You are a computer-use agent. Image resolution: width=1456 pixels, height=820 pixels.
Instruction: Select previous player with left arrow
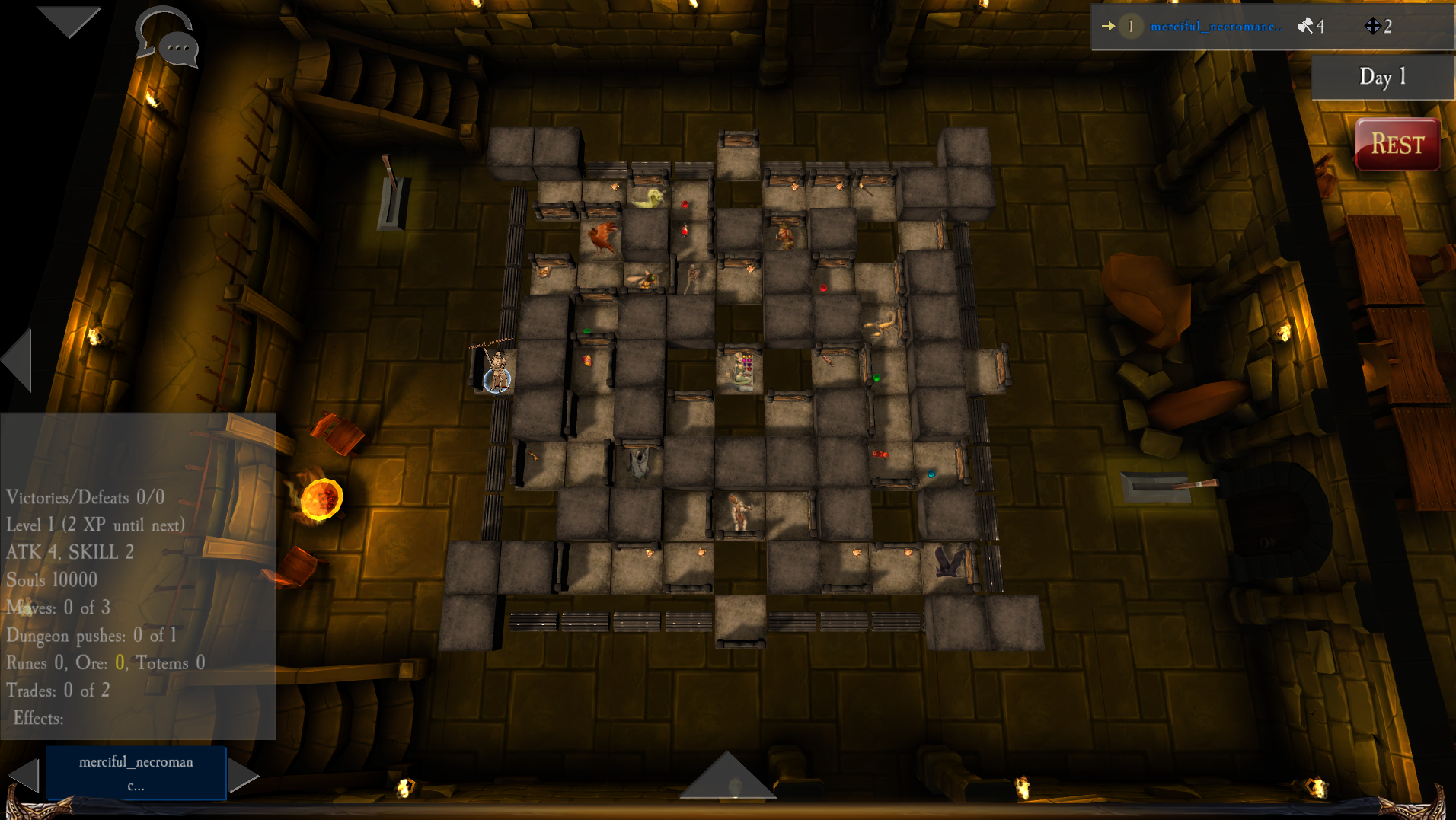pyautogui.click(x=24, y=775)
